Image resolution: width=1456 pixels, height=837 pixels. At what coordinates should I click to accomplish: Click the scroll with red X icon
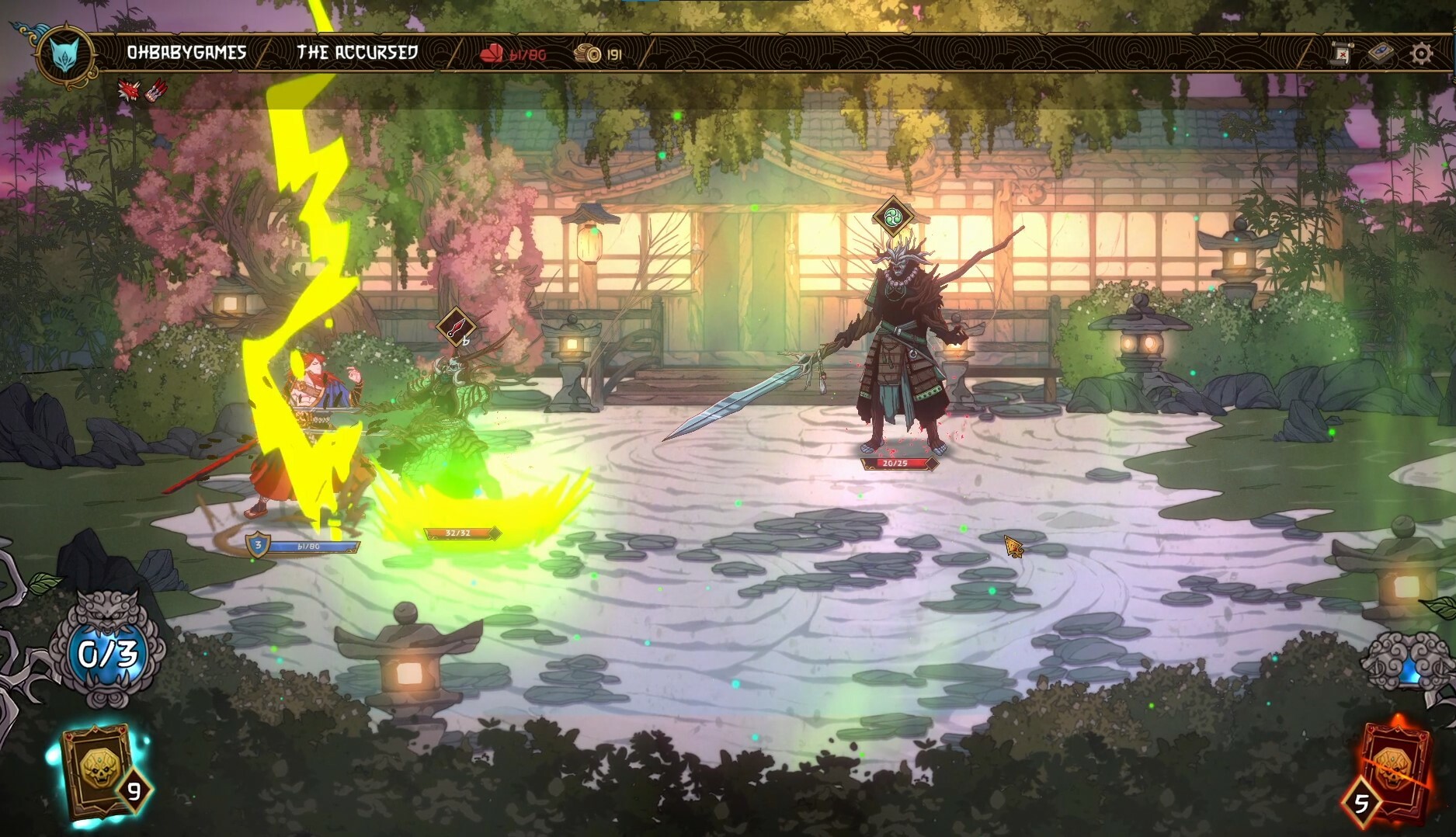tap(1340, 53)
